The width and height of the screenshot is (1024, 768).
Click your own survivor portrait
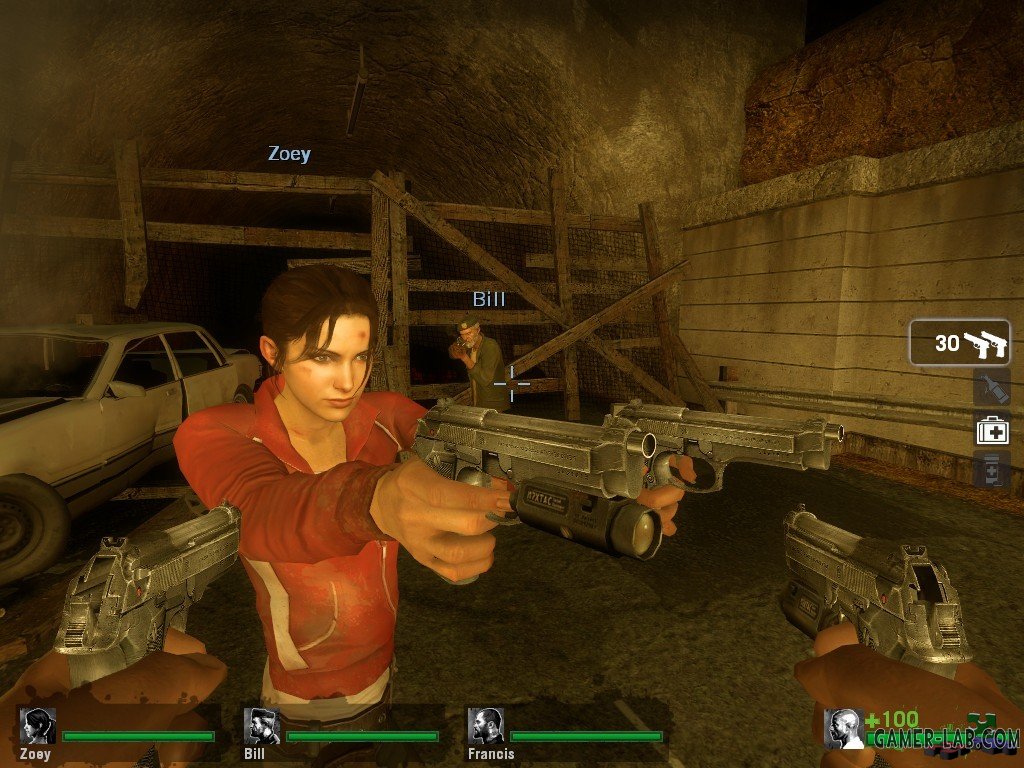tap(843, 728)
